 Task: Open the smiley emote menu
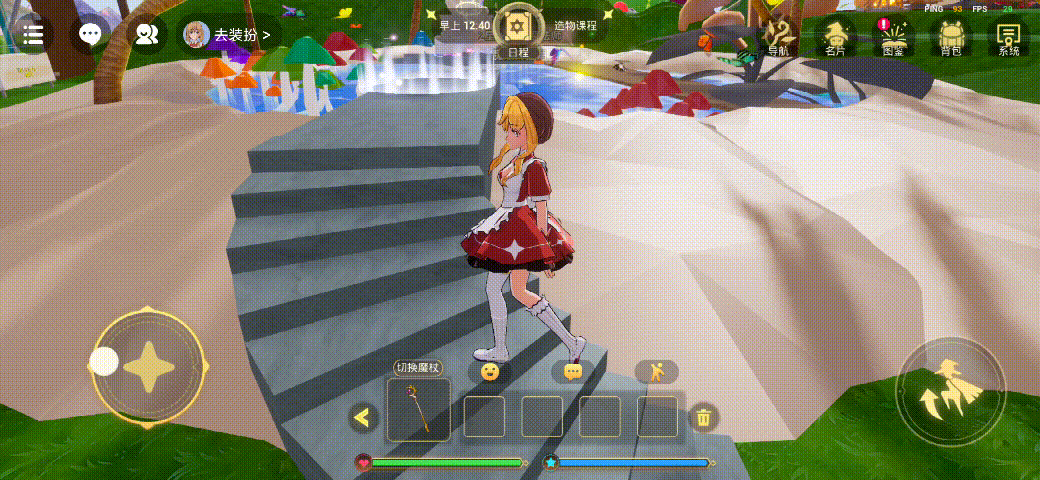(490, 372)
